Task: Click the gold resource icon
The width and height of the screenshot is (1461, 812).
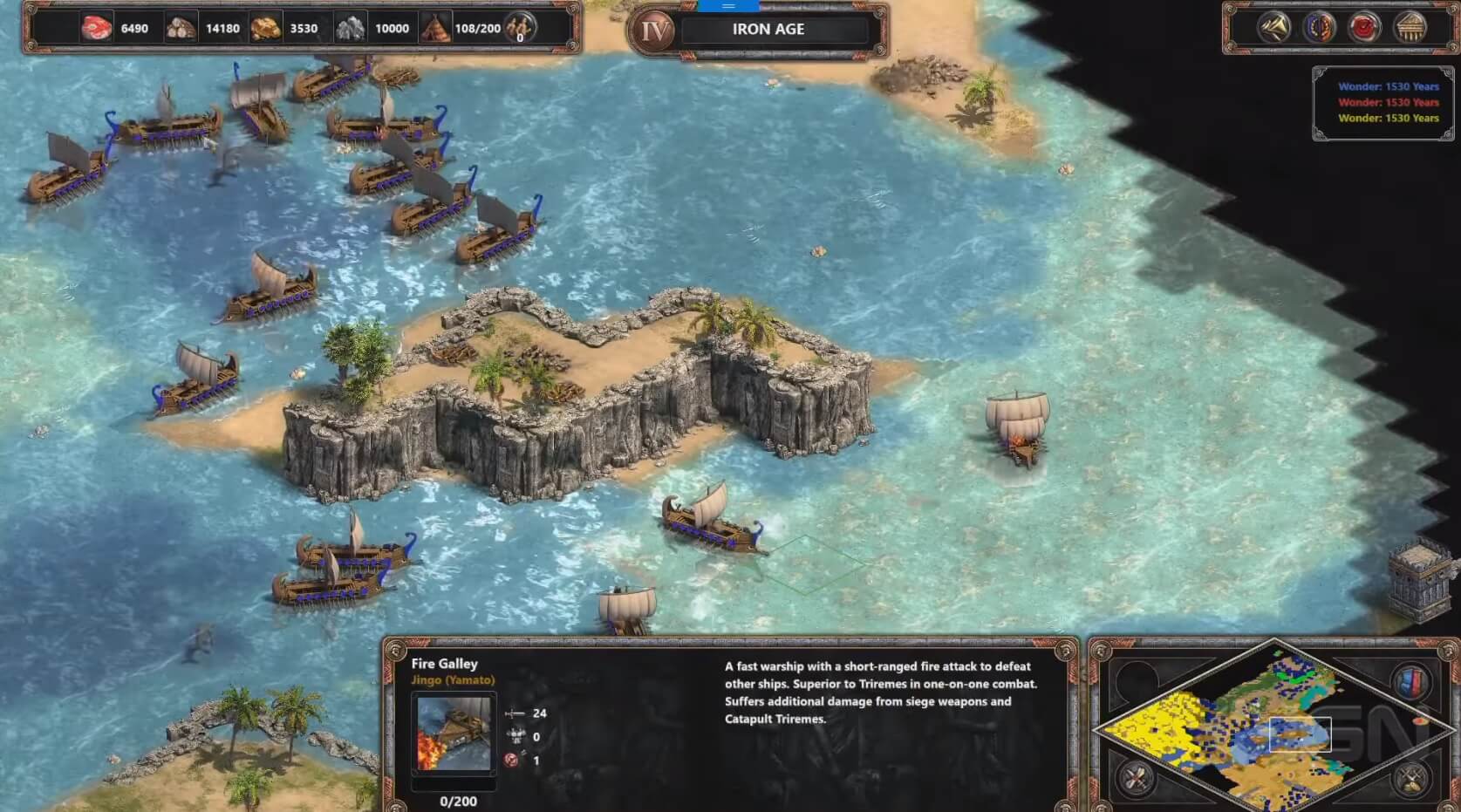Action: (x=265, y=29)
